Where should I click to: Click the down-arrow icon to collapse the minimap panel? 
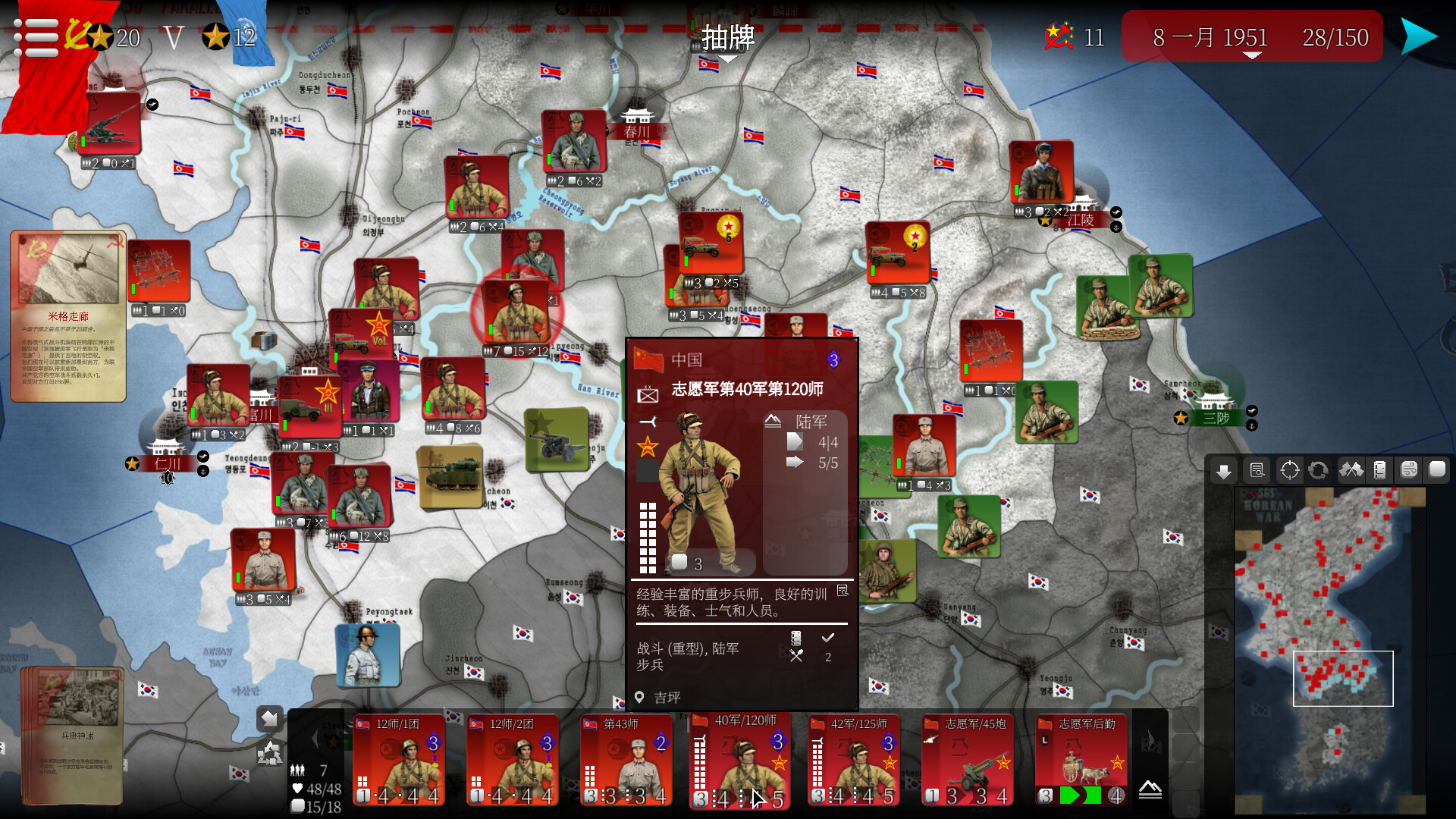tap(1224, 470)
